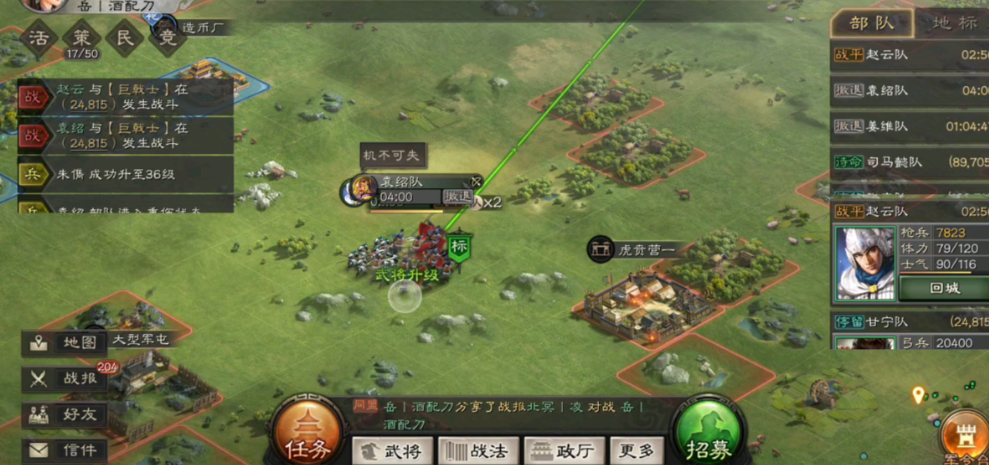
Task: Switch to the 地标 landmarks tab
Action: click(953, 24)
